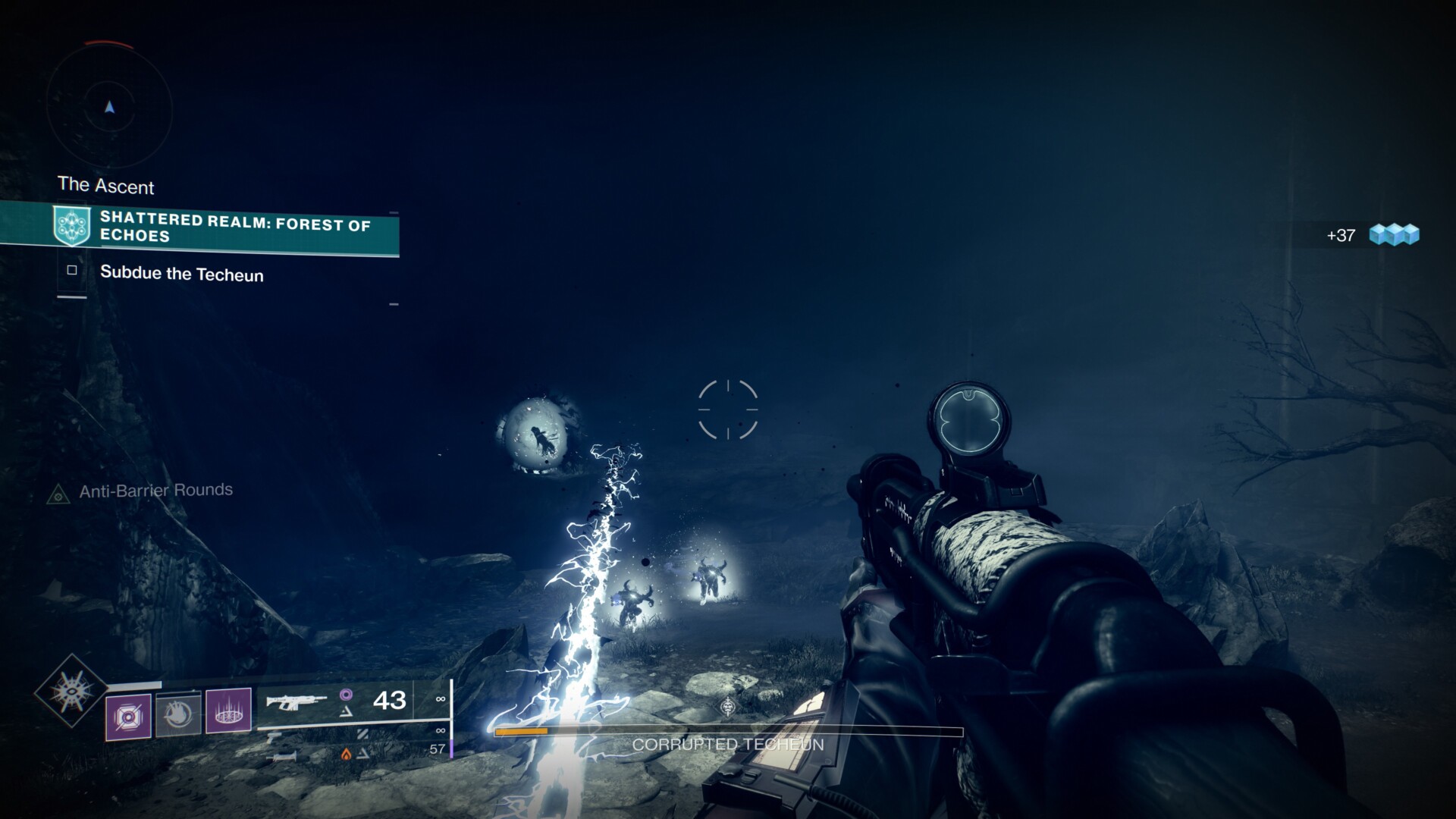Viewport: 1456px width, 819px height.
Task: Choose the heavy weapon slot with flame icon
Action: tap(282, 755)
